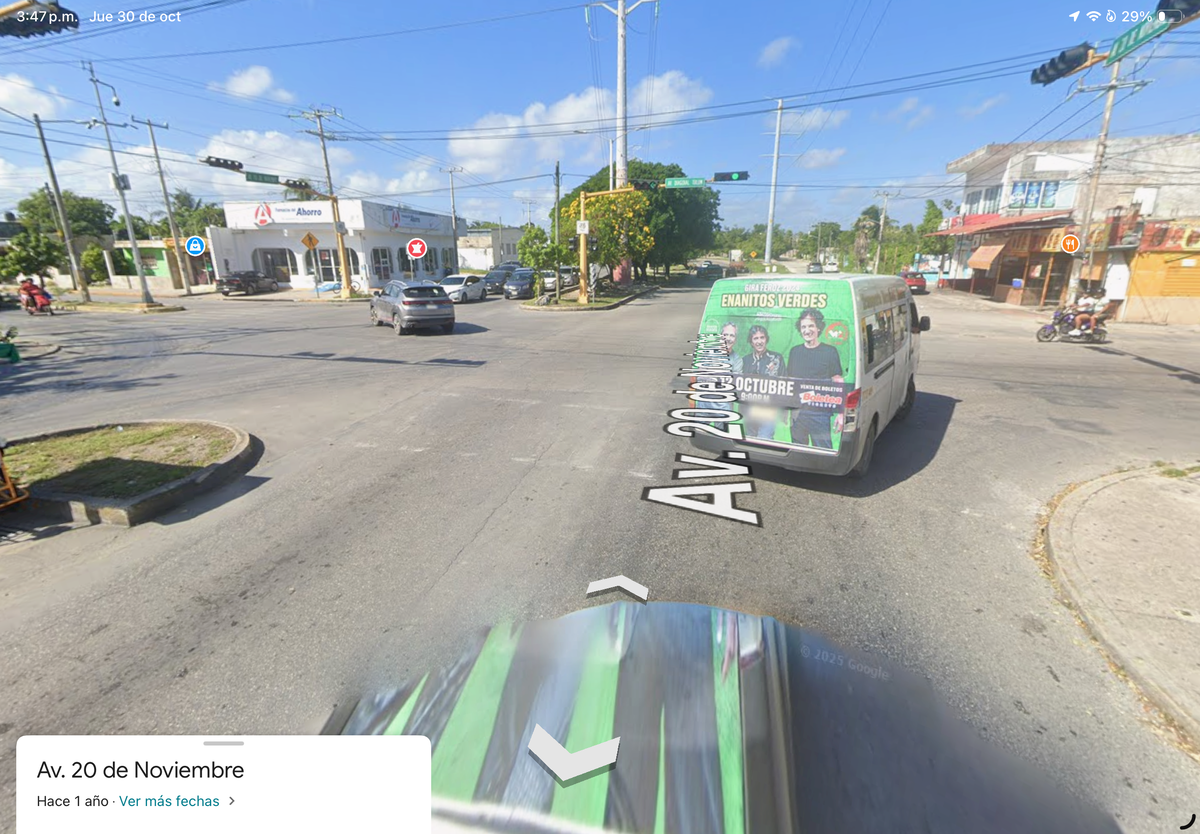Move forward using the up chevron arrow
This screenshot has height=834, width=1200.
(617, 587)
